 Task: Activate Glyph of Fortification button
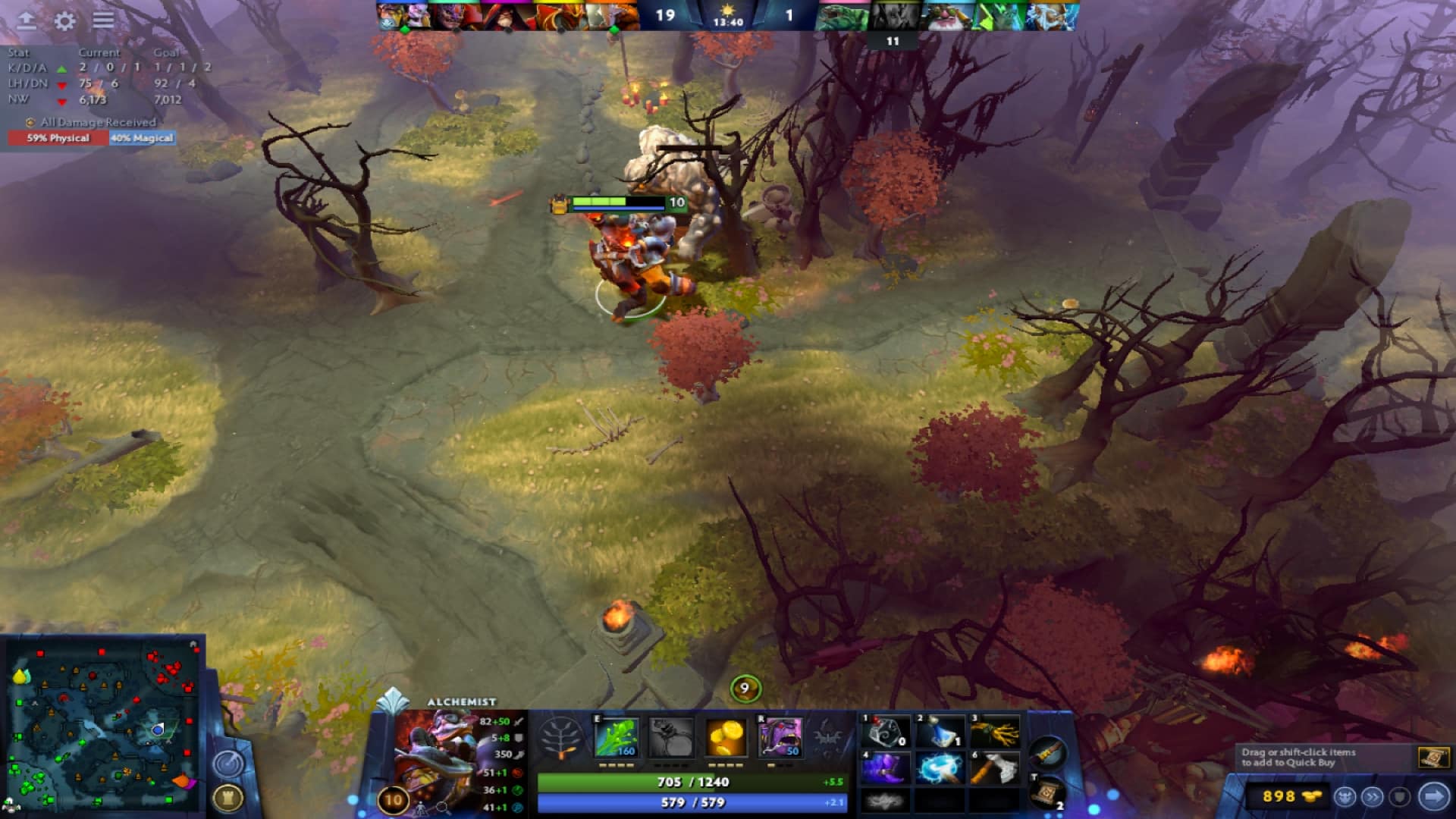pos(227,797)
